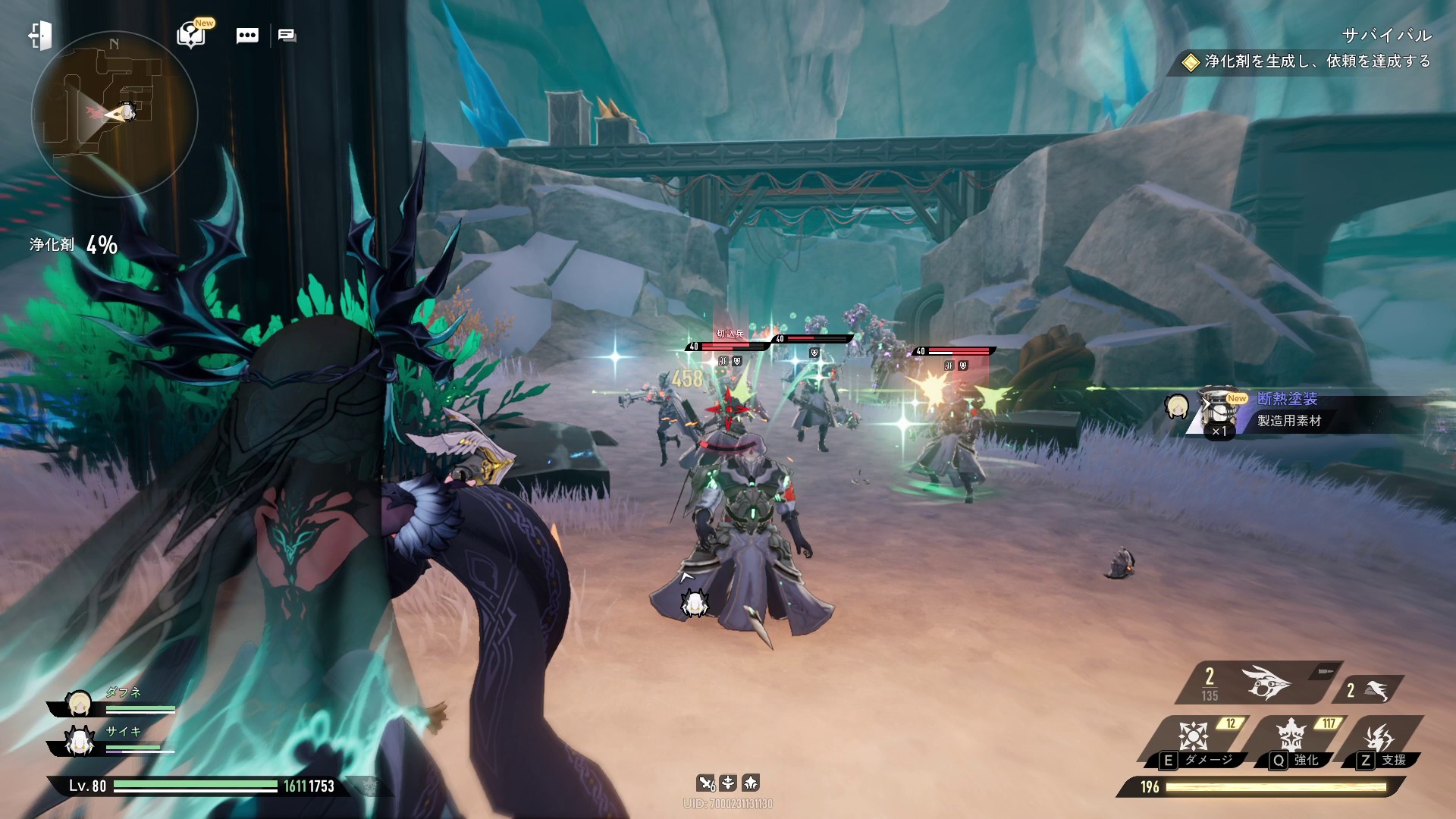This screenshot has width=1456, height=819.
Task: Open the quest guide icon marked New
Action: coord(191,35)
